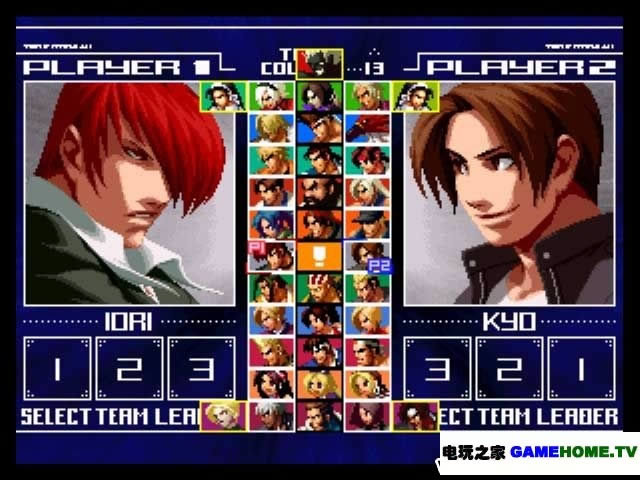Choose the fighter wearing a blue cap
640x480 pixels.
tap(367, 224)
